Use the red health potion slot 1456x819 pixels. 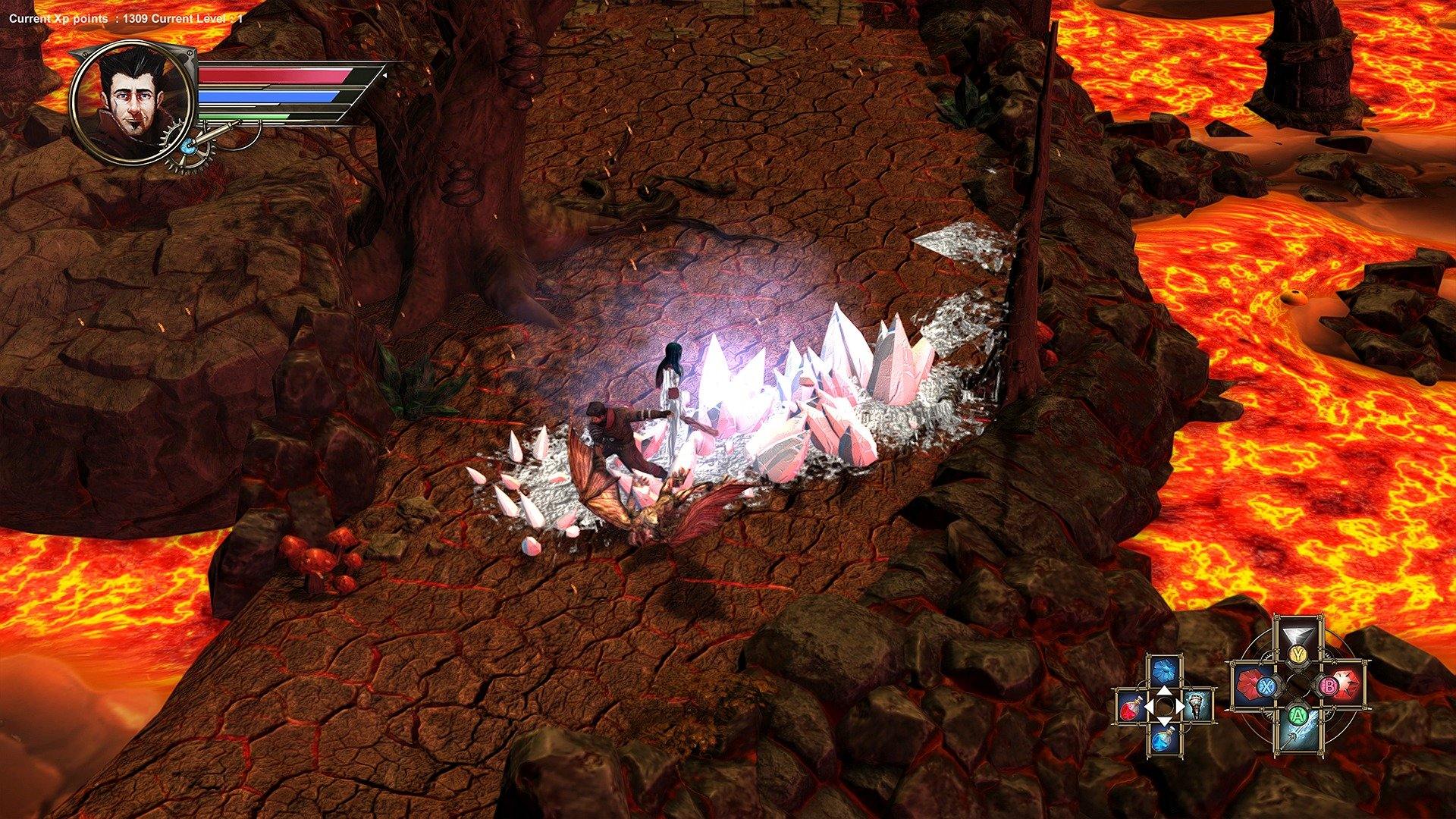pyautogui.click(x=1131, y=707)
